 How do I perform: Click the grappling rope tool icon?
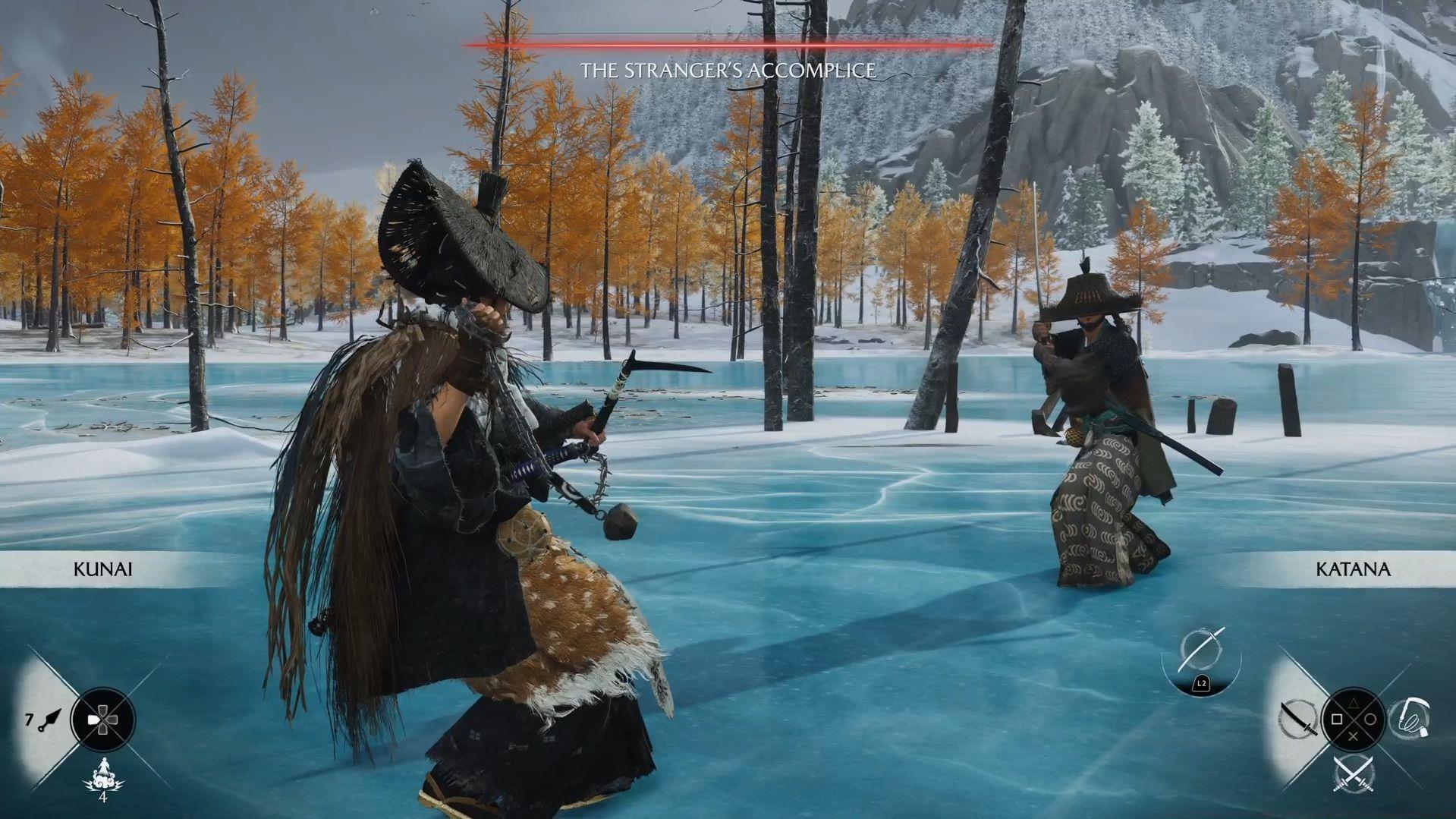click(x=1411, y=719)
